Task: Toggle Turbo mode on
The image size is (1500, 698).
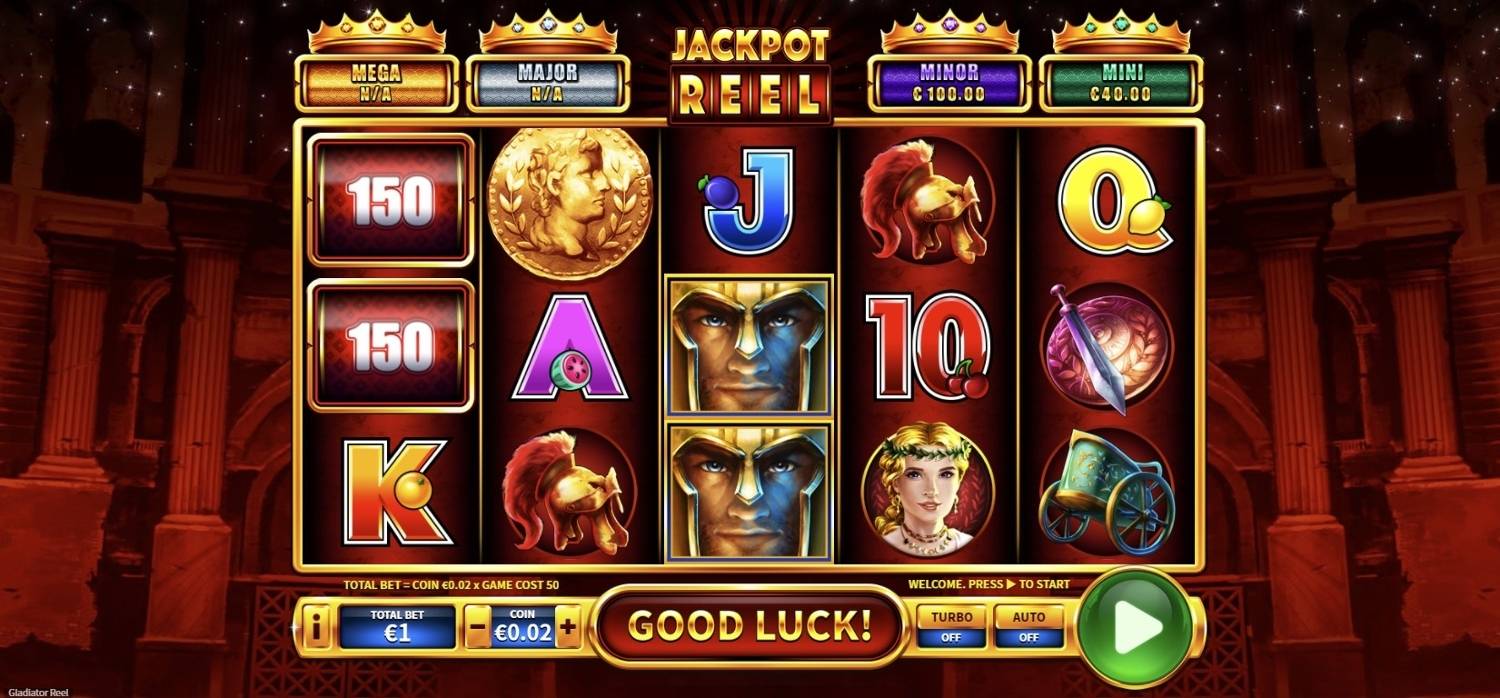Action: click(951, 627)
